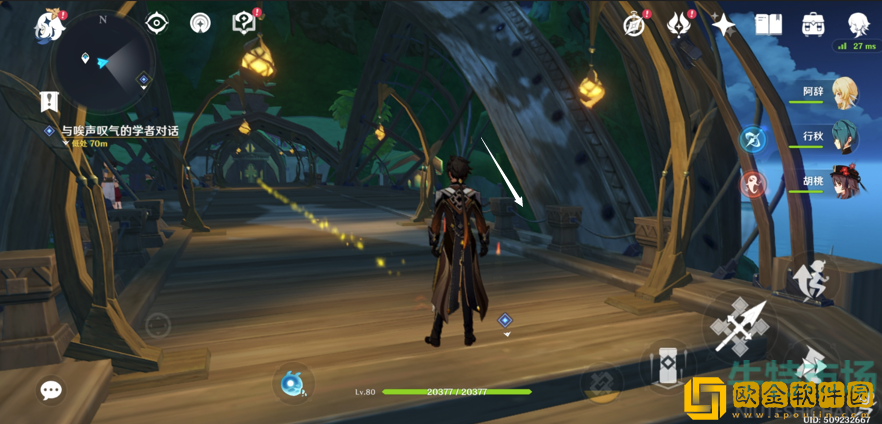Screen dimensions: 882x424
Task: Open the Wish star icon
Action: click(723, 24)
